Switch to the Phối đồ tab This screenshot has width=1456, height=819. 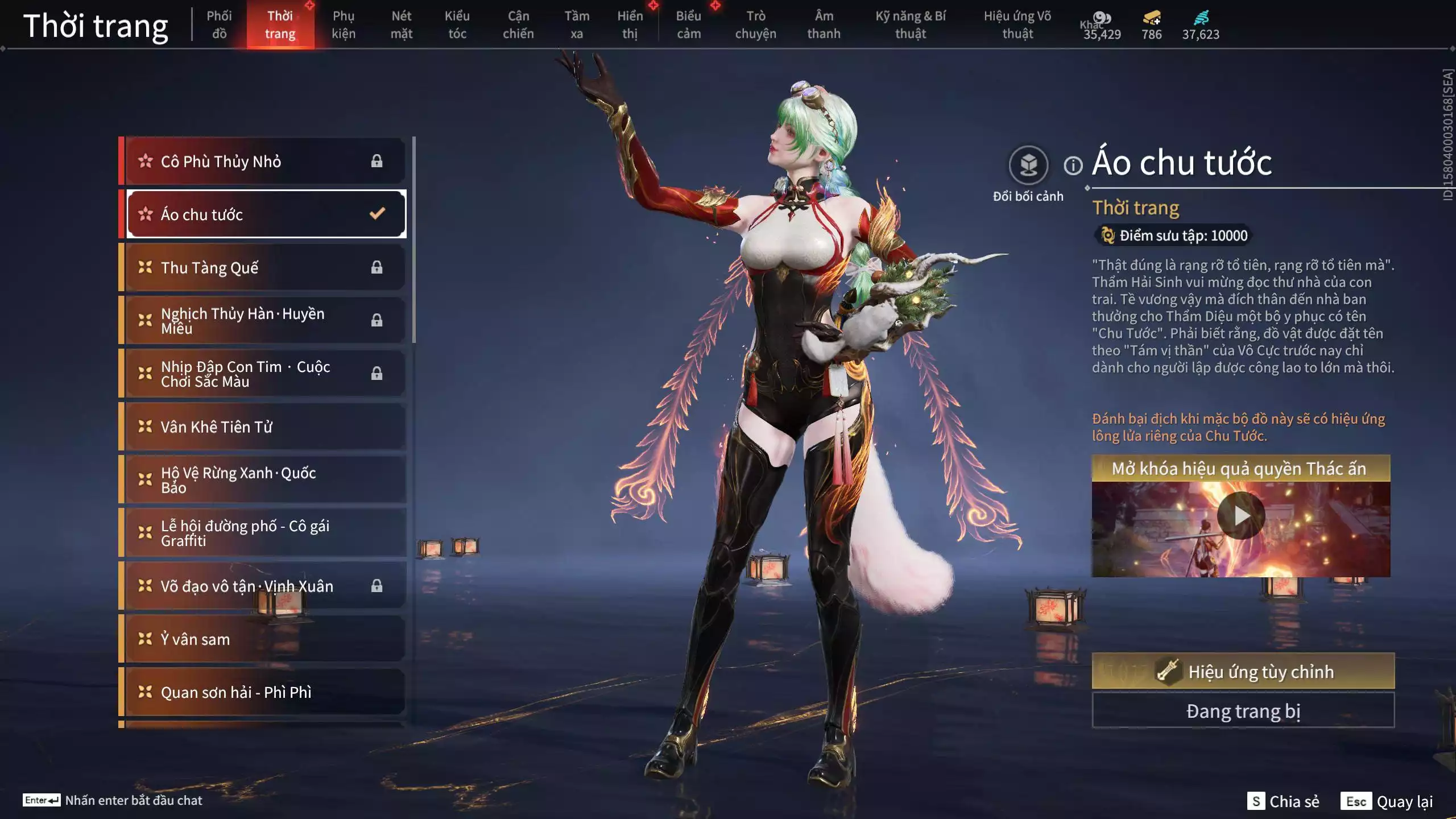219,25
